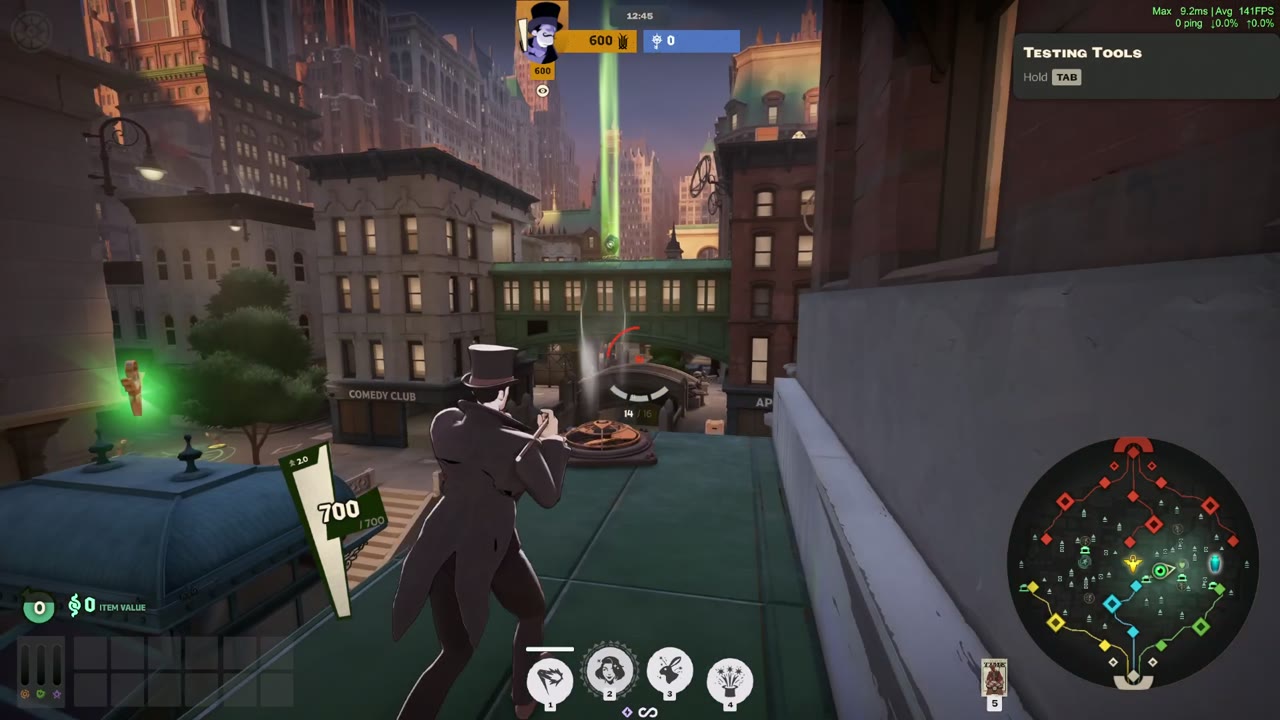This screenshot has width=1280, height=720.
Task: Open the Testing Tools panel via TAB label
Action: 1066,77
